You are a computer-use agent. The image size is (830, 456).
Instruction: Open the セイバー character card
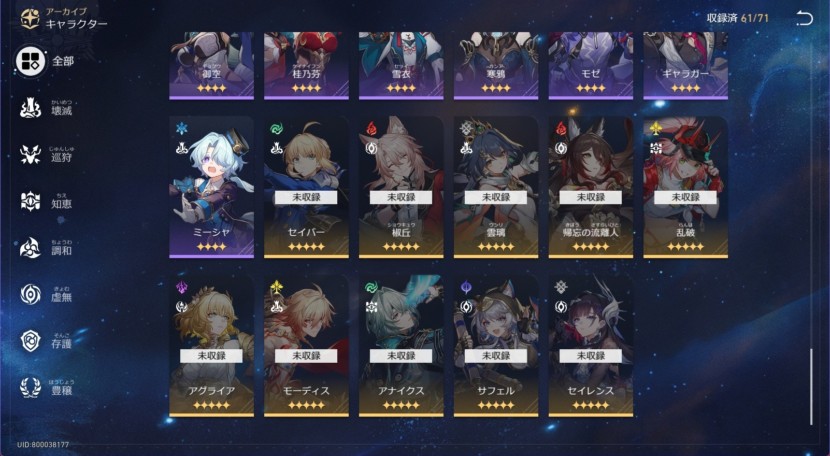click(306, 187)
